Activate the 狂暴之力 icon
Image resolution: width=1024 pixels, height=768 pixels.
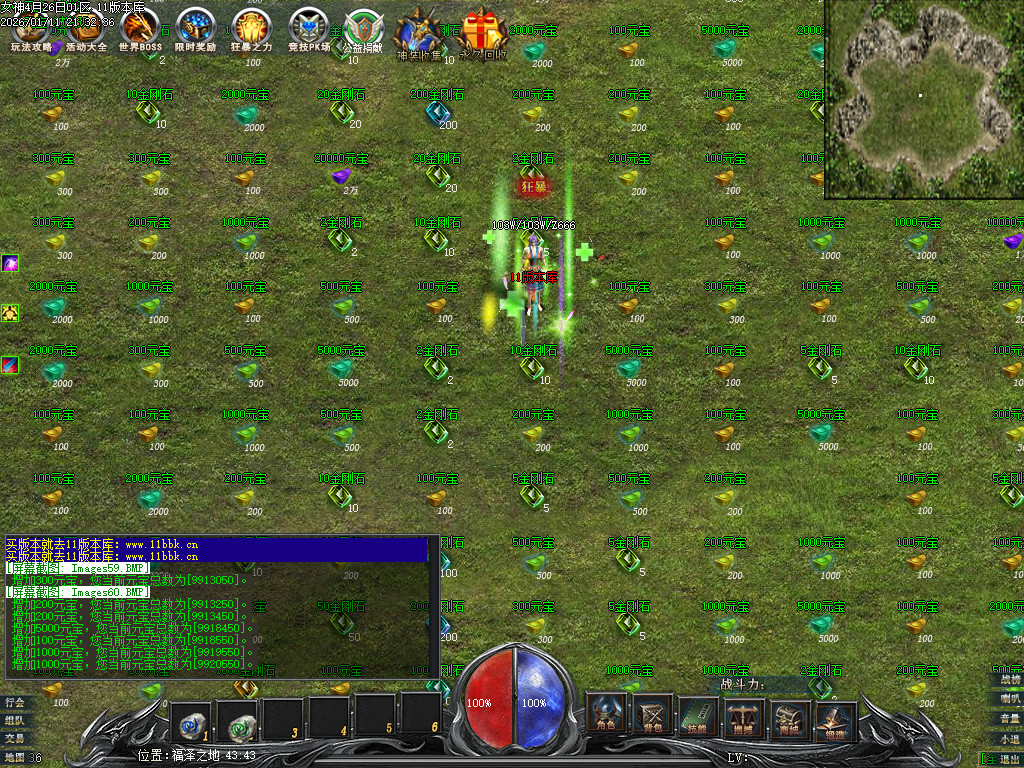(251, 30)
